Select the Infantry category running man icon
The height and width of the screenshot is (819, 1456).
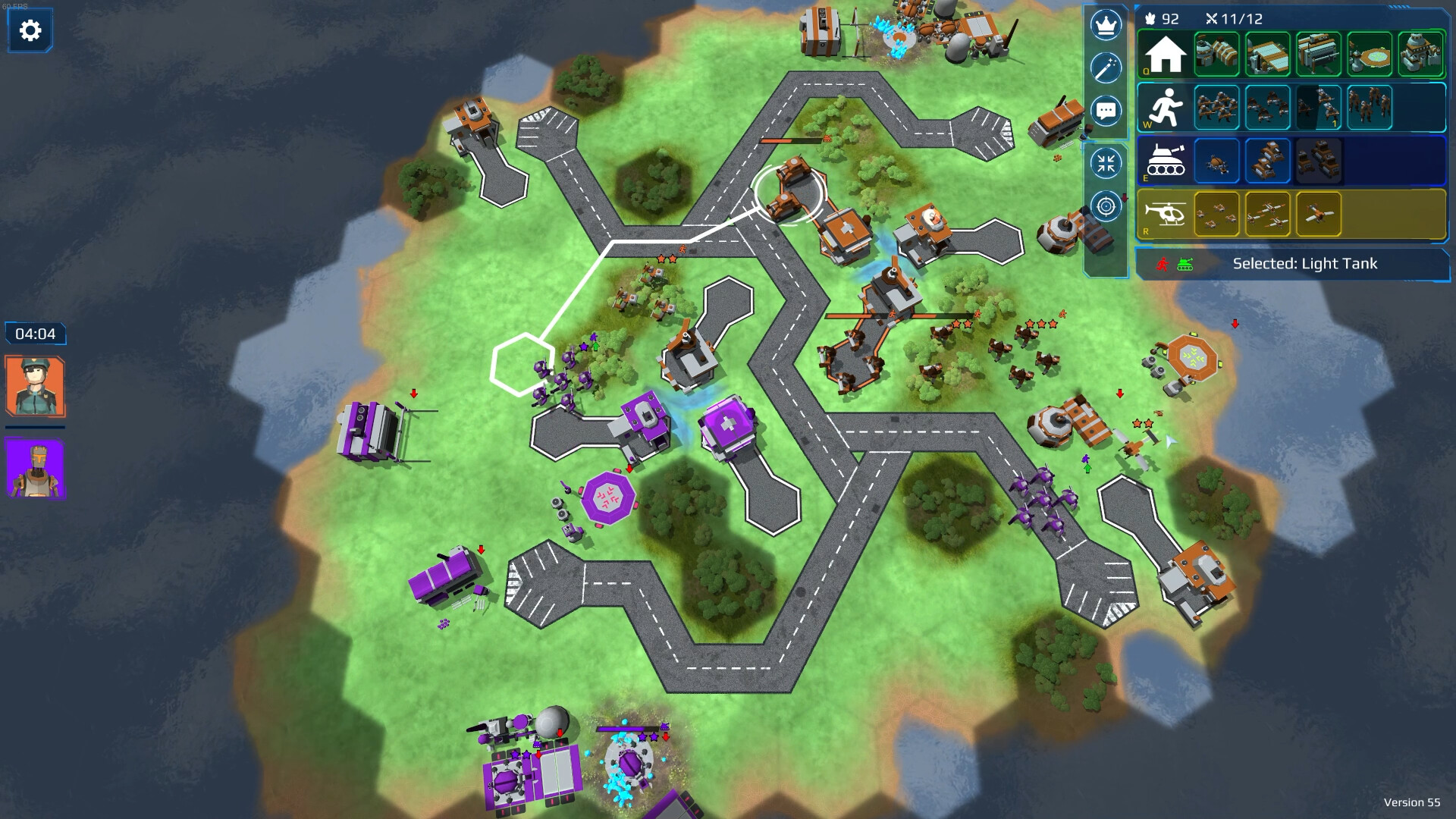pos(1168,108)
